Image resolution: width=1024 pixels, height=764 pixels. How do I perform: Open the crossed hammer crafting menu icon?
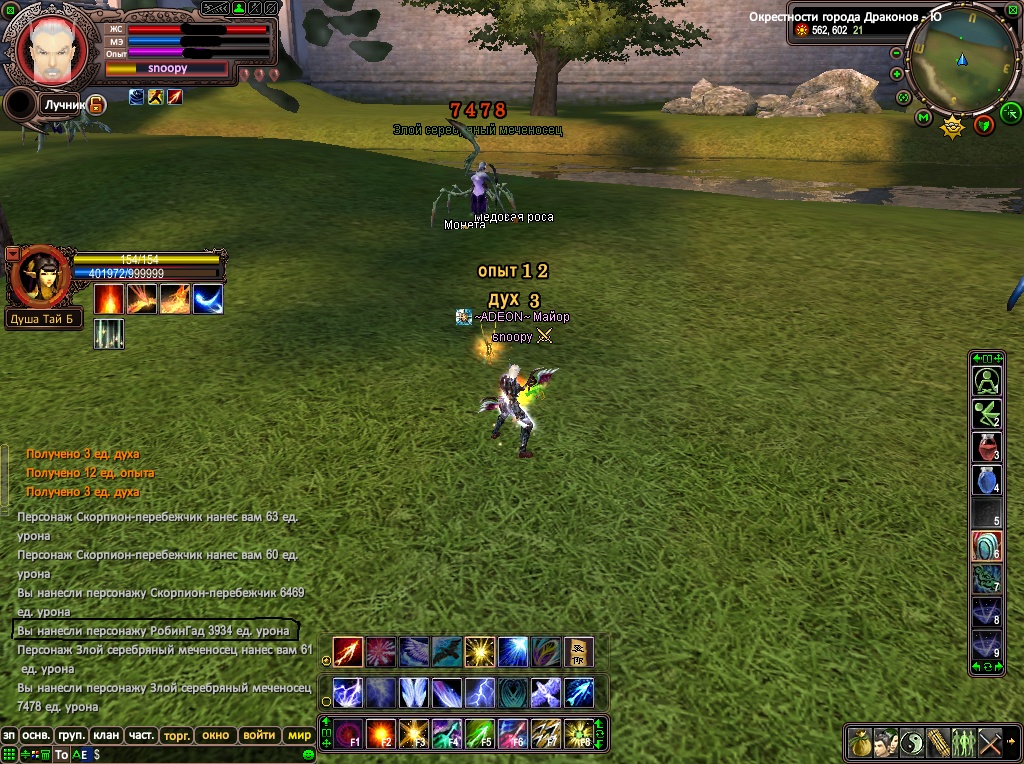coord(990,742)
